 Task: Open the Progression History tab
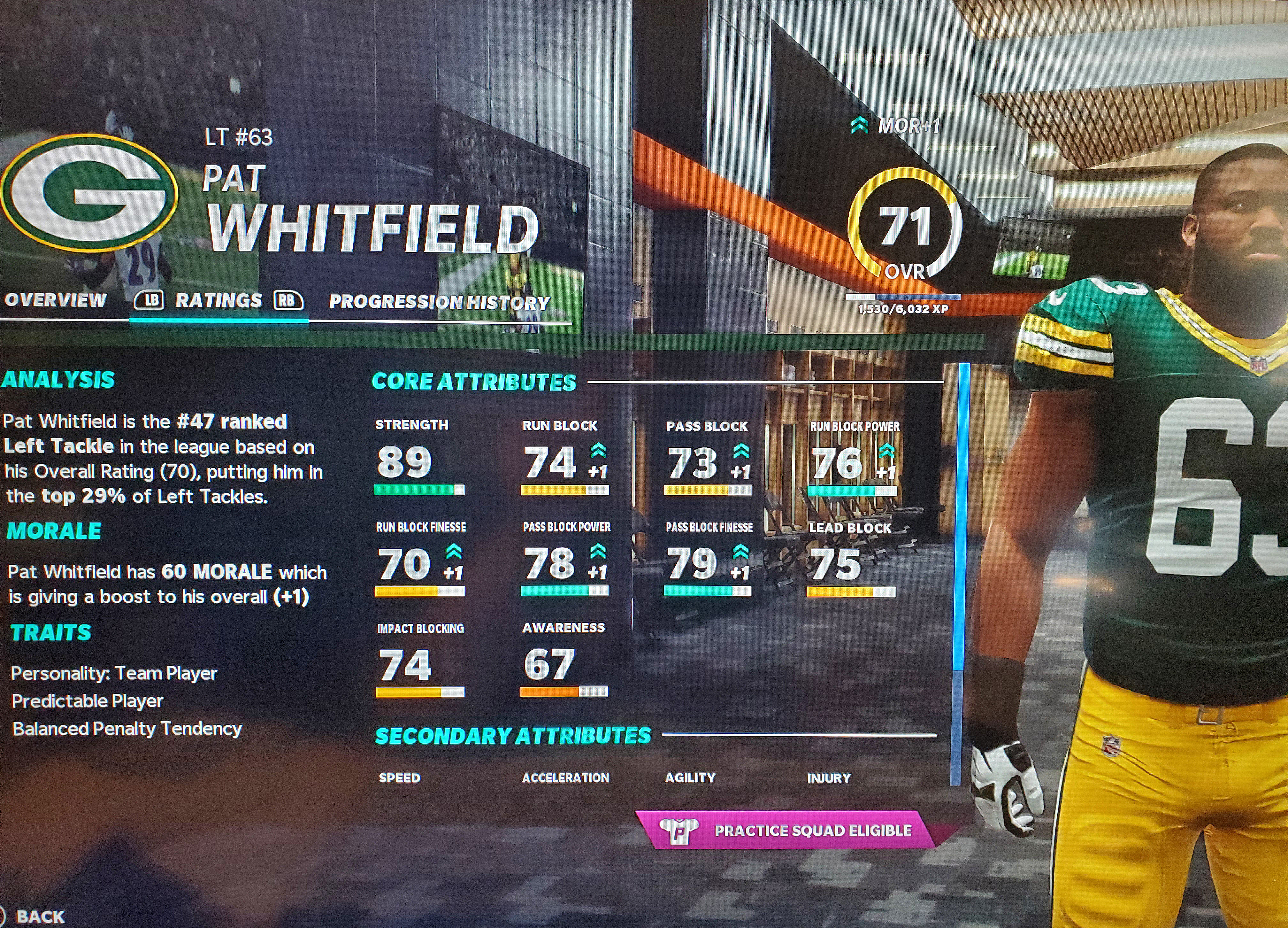click(440, 302)
